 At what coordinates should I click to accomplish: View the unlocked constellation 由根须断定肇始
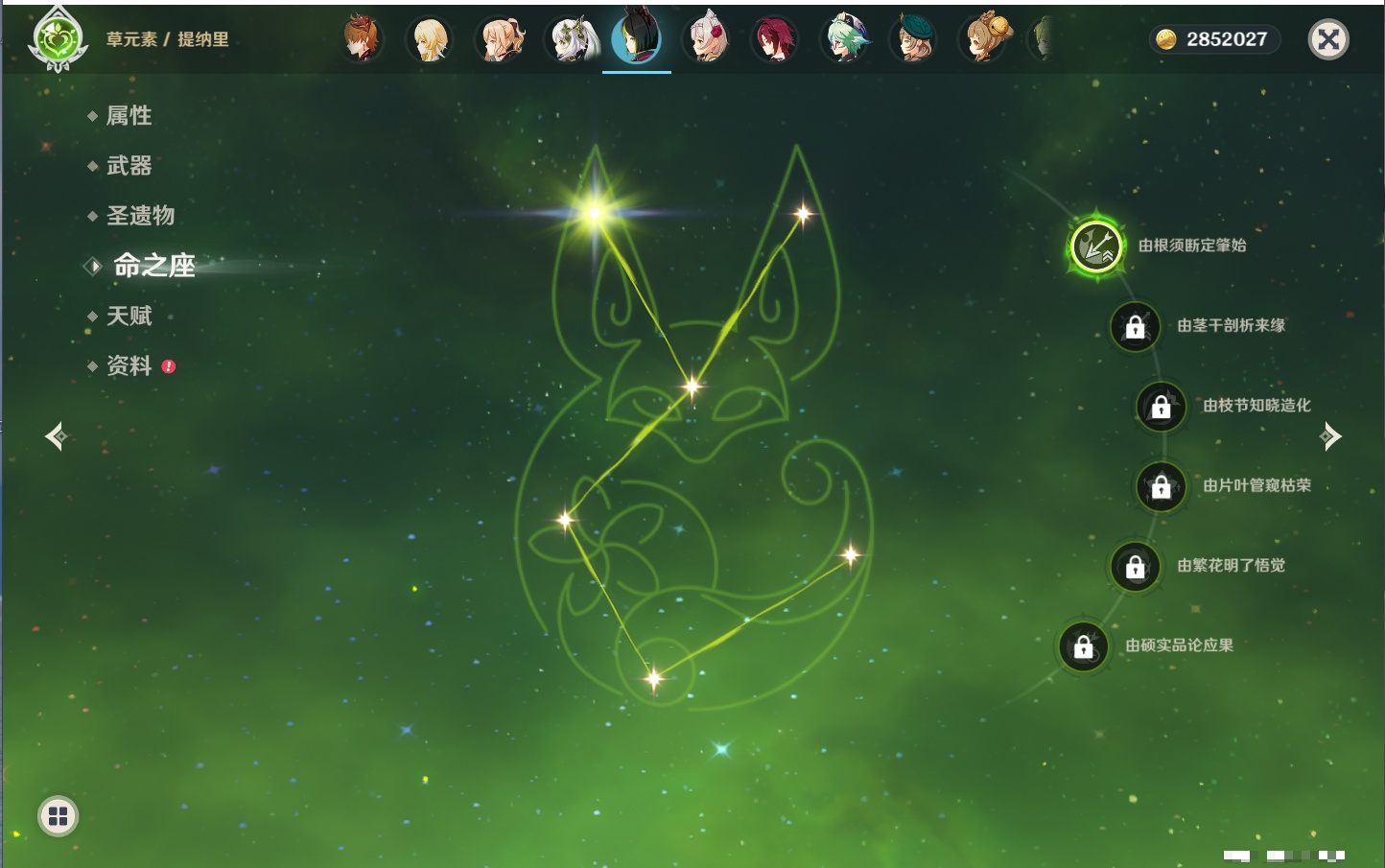(1095, 246)
